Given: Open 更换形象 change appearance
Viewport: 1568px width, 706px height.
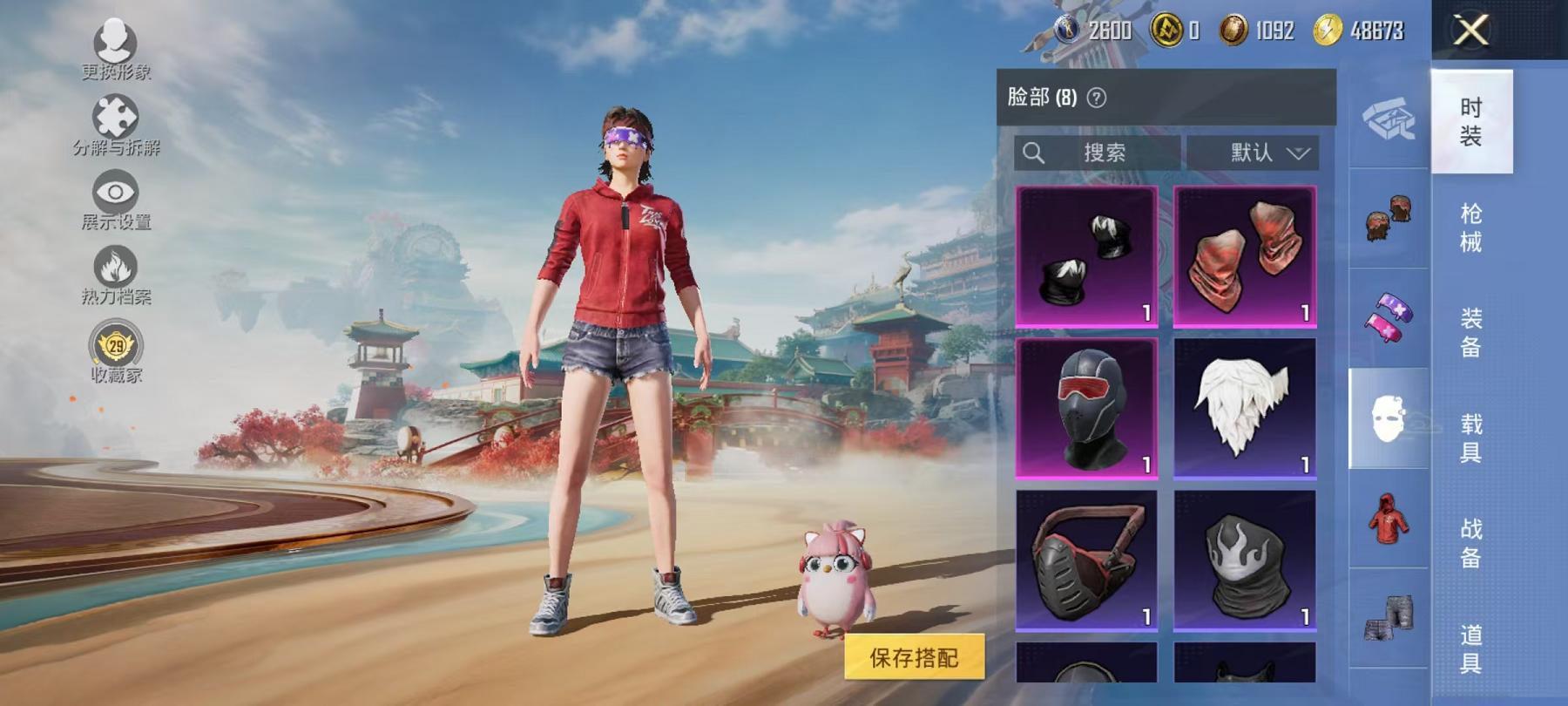Looking at the screenshot, I should (116, 50).
